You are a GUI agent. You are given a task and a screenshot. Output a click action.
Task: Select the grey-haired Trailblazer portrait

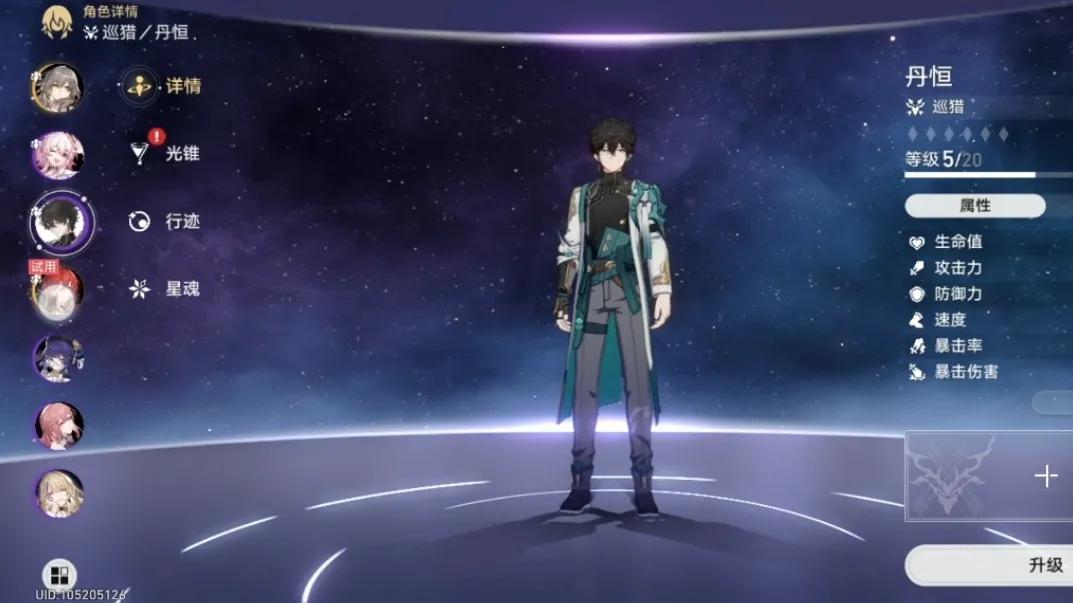coord(58,88)
